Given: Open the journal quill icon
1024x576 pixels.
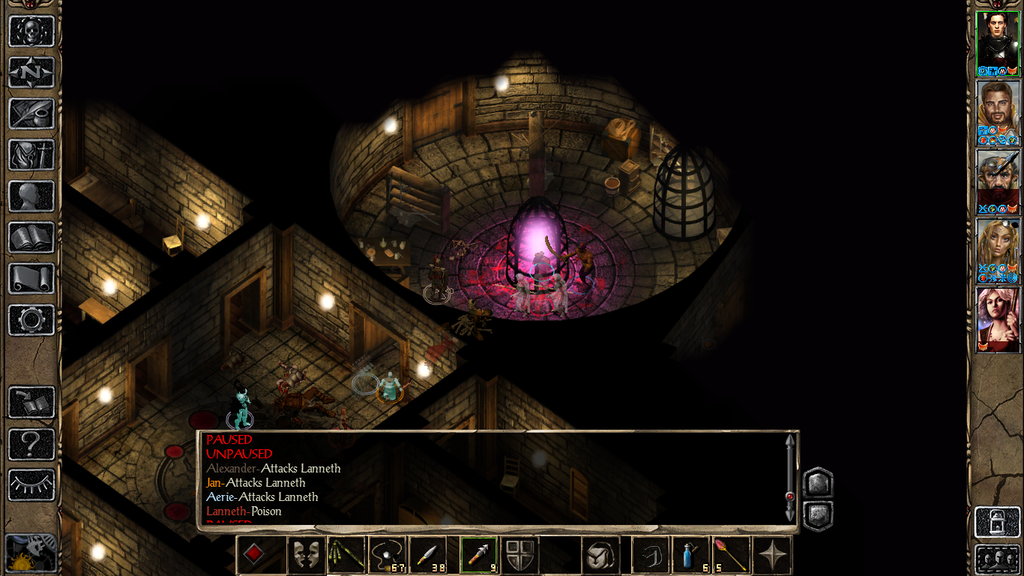Looking at the screenshot, I should click(31, 113).
